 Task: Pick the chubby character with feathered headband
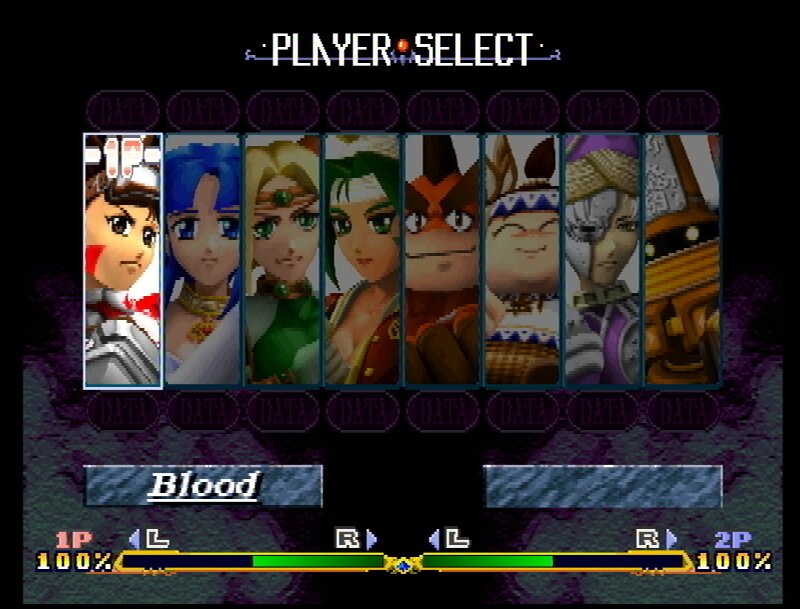coord(522,260)
